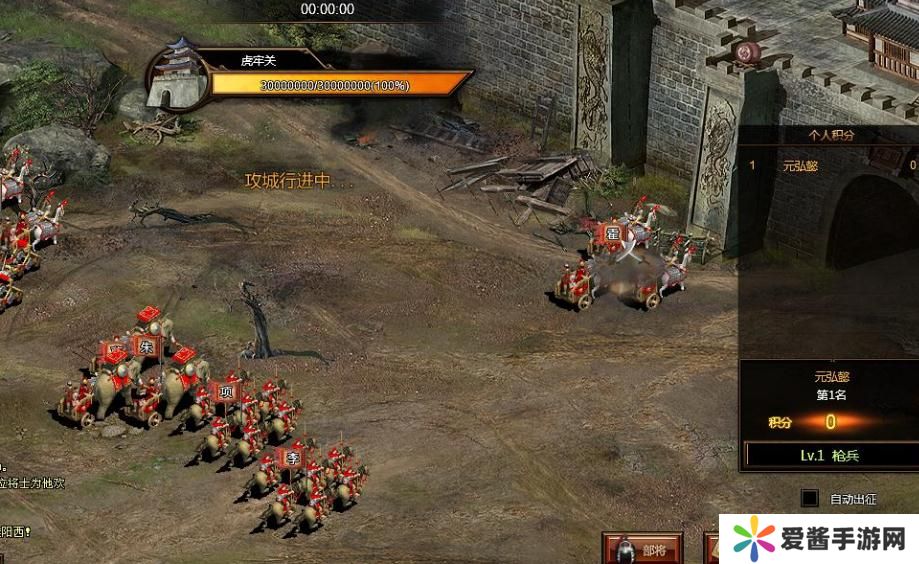
Task: Select the 朱 banner army unit
Action: 147,344
